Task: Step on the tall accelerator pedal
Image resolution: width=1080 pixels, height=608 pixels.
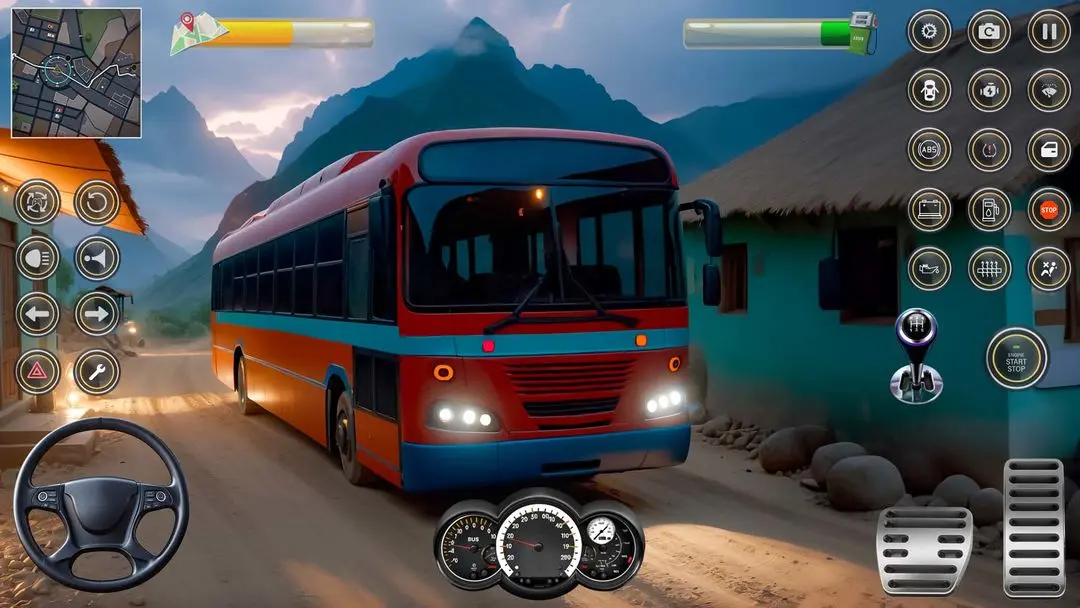Action: (1033, 527)
